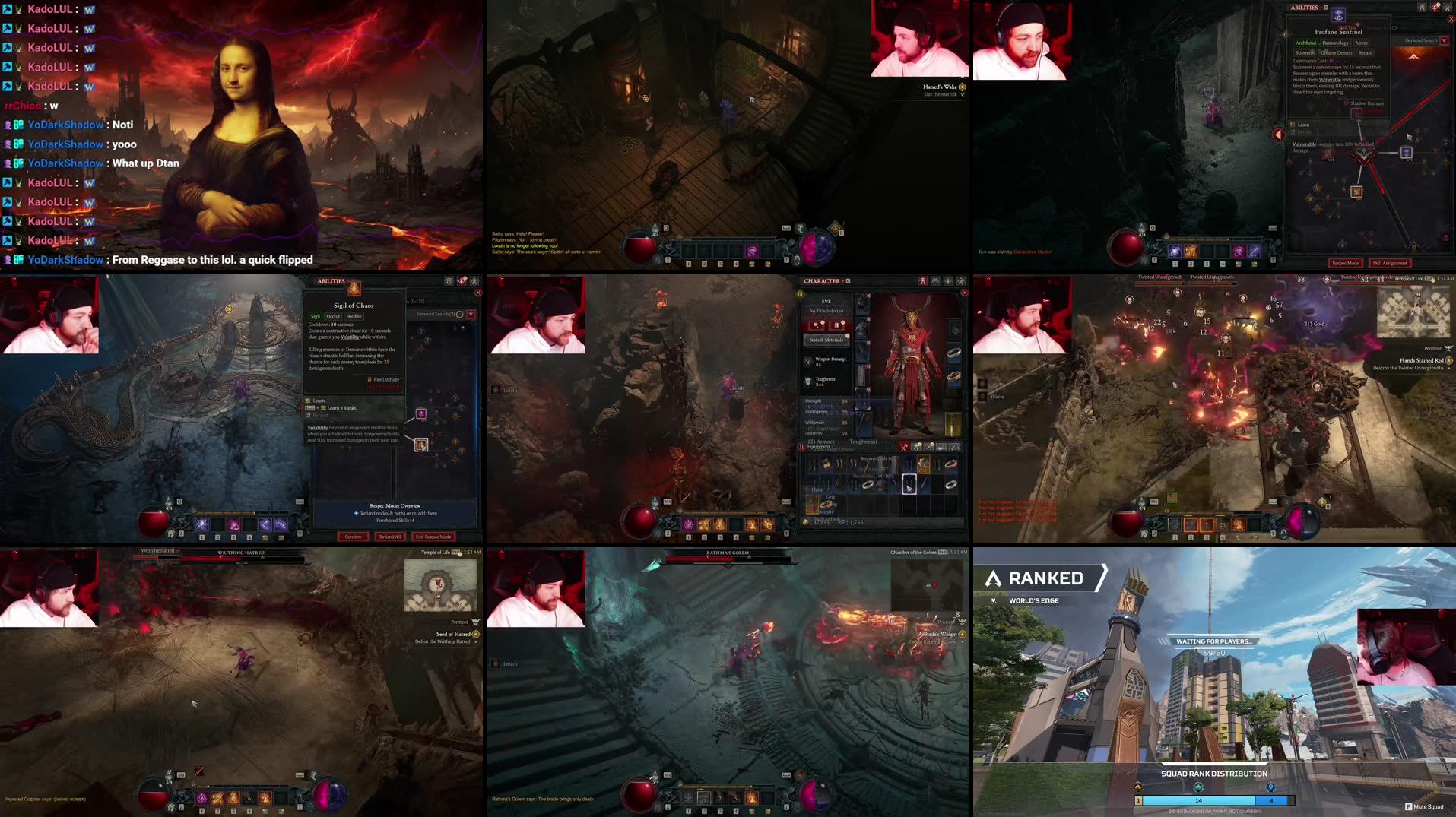Image resolution: width=1456 pixels, height=817 pixels.
Task: Click the Squad Rank Distribution progress bar
Action: [x=1213, y=800]
